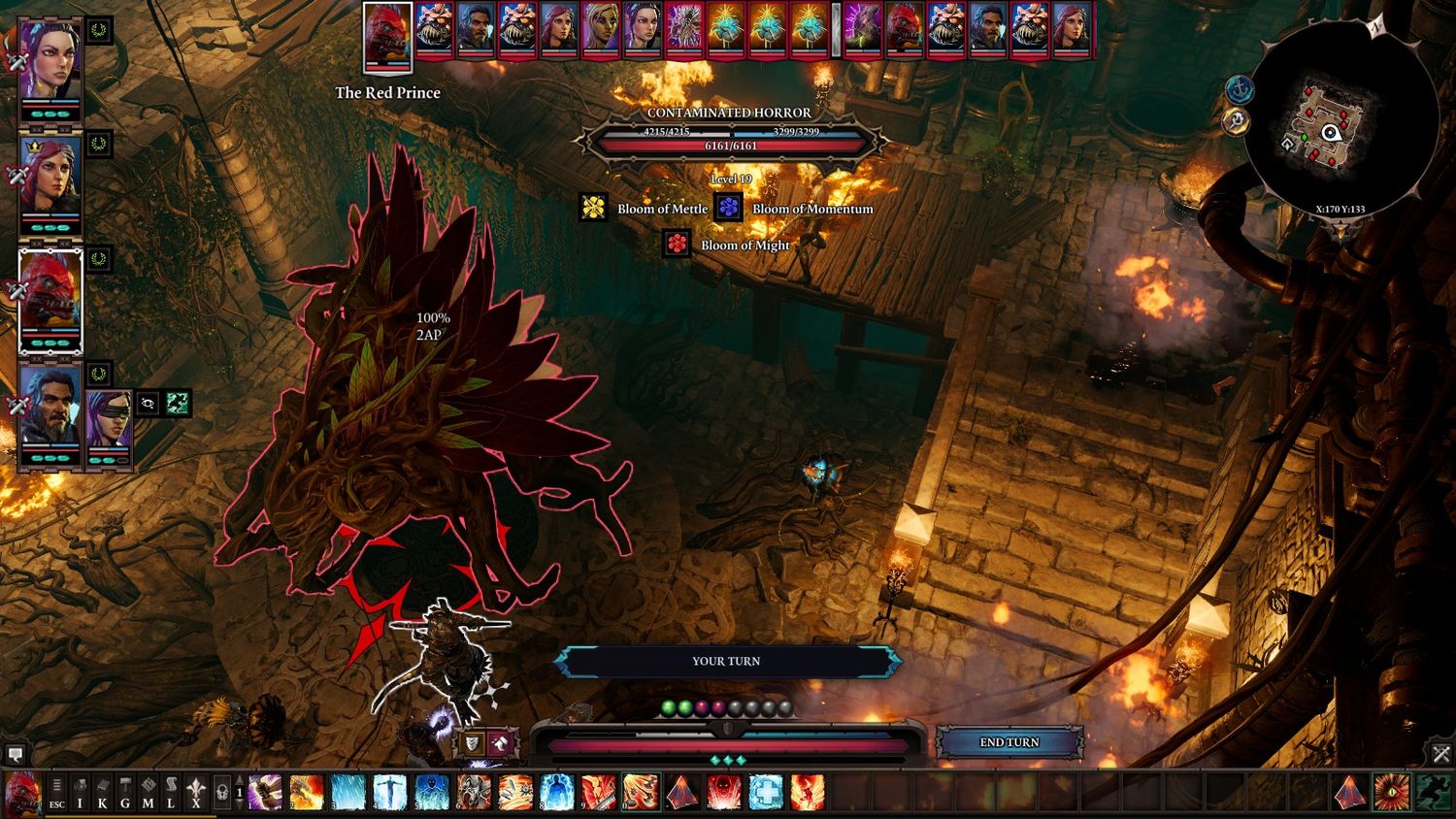Select the blindfolded summon portrait
1456x819 pixels.
pyautogui.click(x=108, y=419)
